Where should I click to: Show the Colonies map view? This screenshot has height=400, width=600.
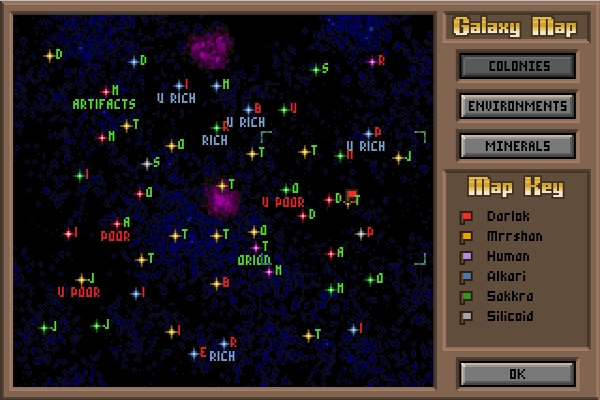[517, 66]
